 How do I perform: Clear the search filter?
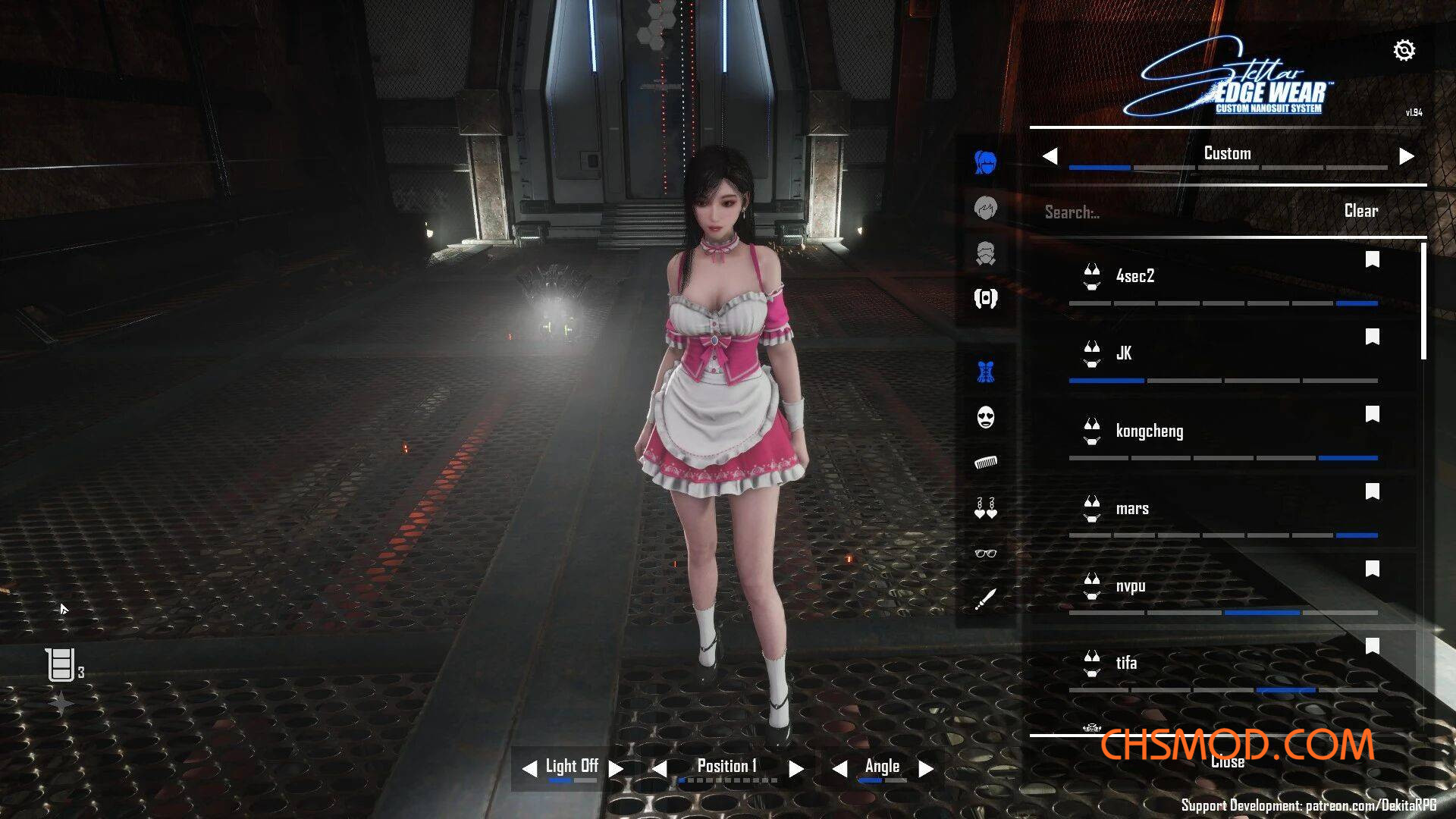1360,211
